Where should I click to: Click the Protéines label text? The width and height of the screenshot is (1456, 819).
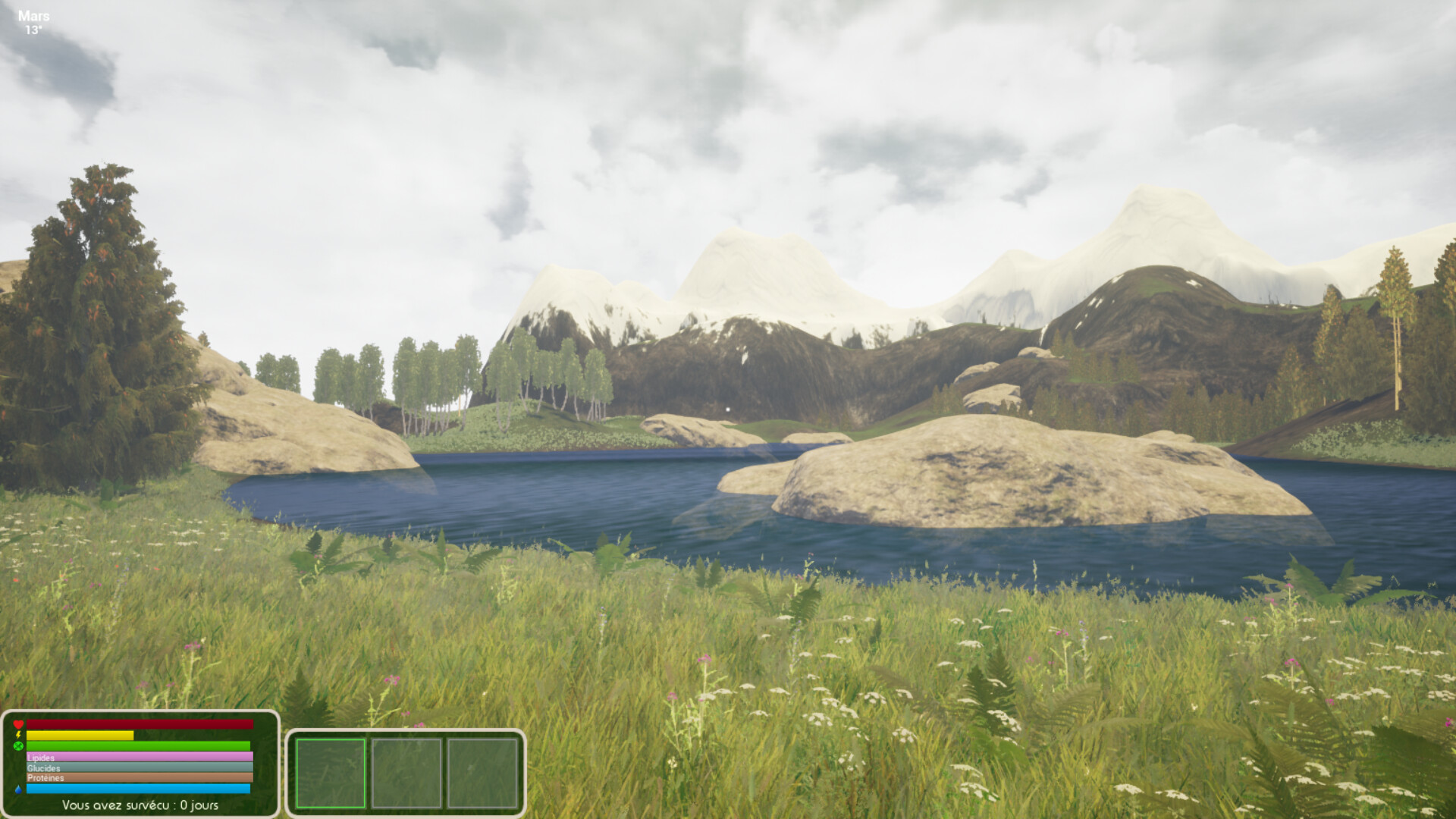(45, 778)
